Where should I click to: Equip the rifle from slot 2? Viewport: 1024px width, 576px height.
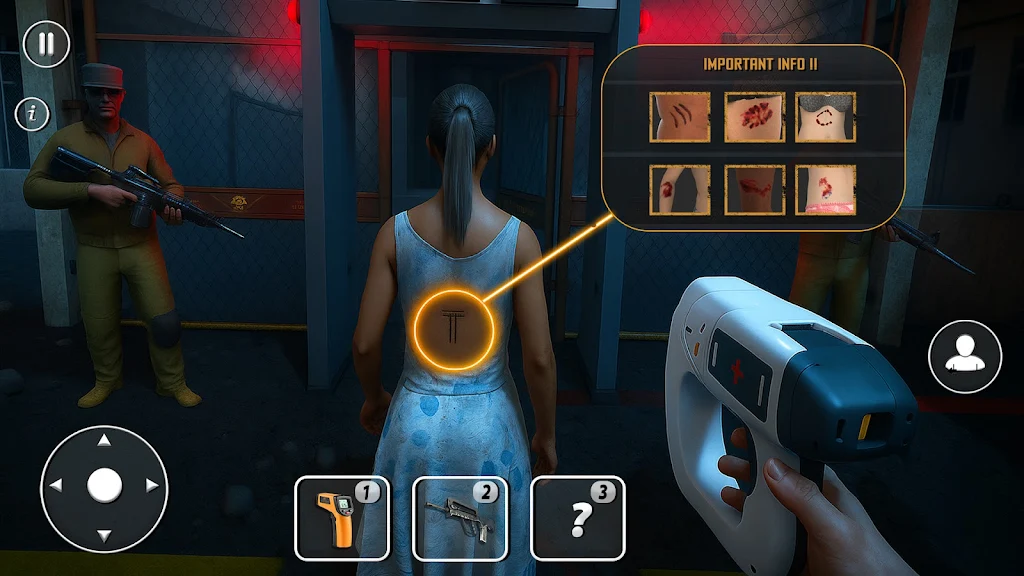tap(459, 518)
